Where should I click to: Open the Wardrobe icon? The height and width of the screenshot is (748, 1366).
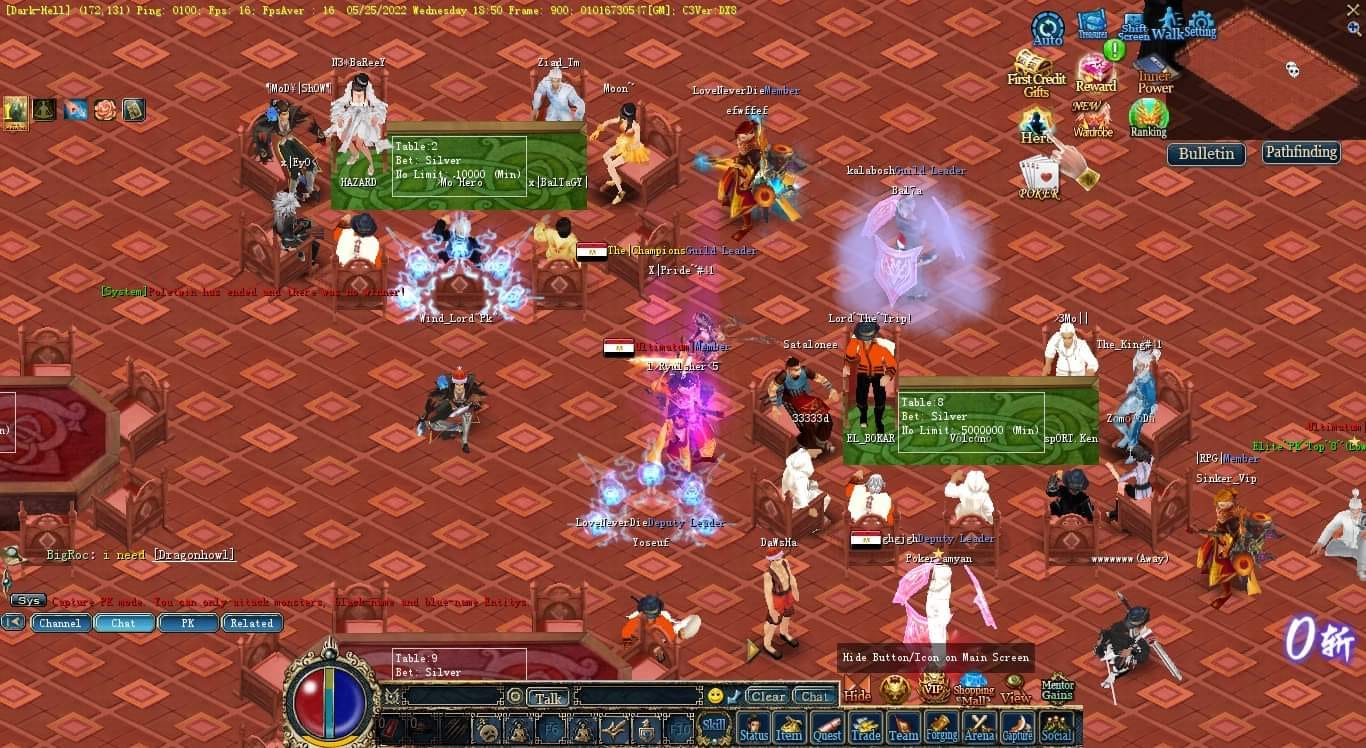(x=1093, y=119)
